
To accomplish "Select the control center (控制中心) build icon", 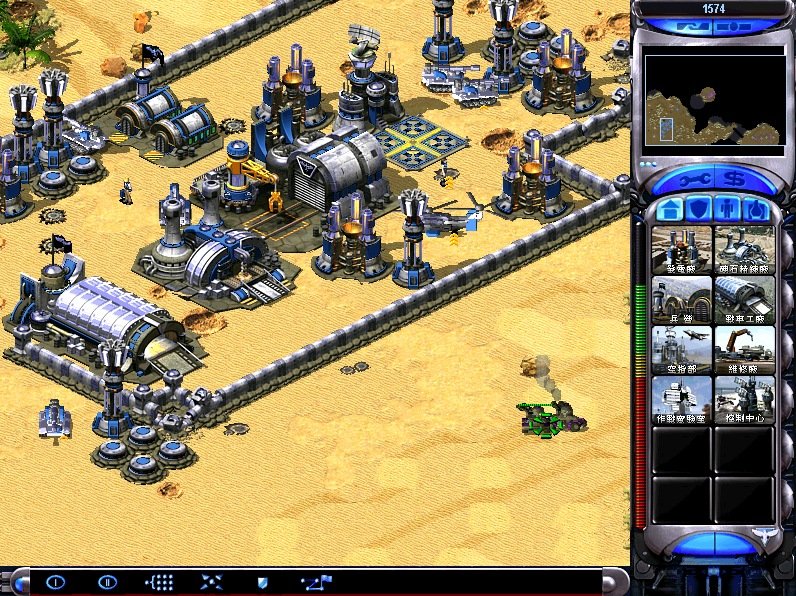I will (744, 398).
